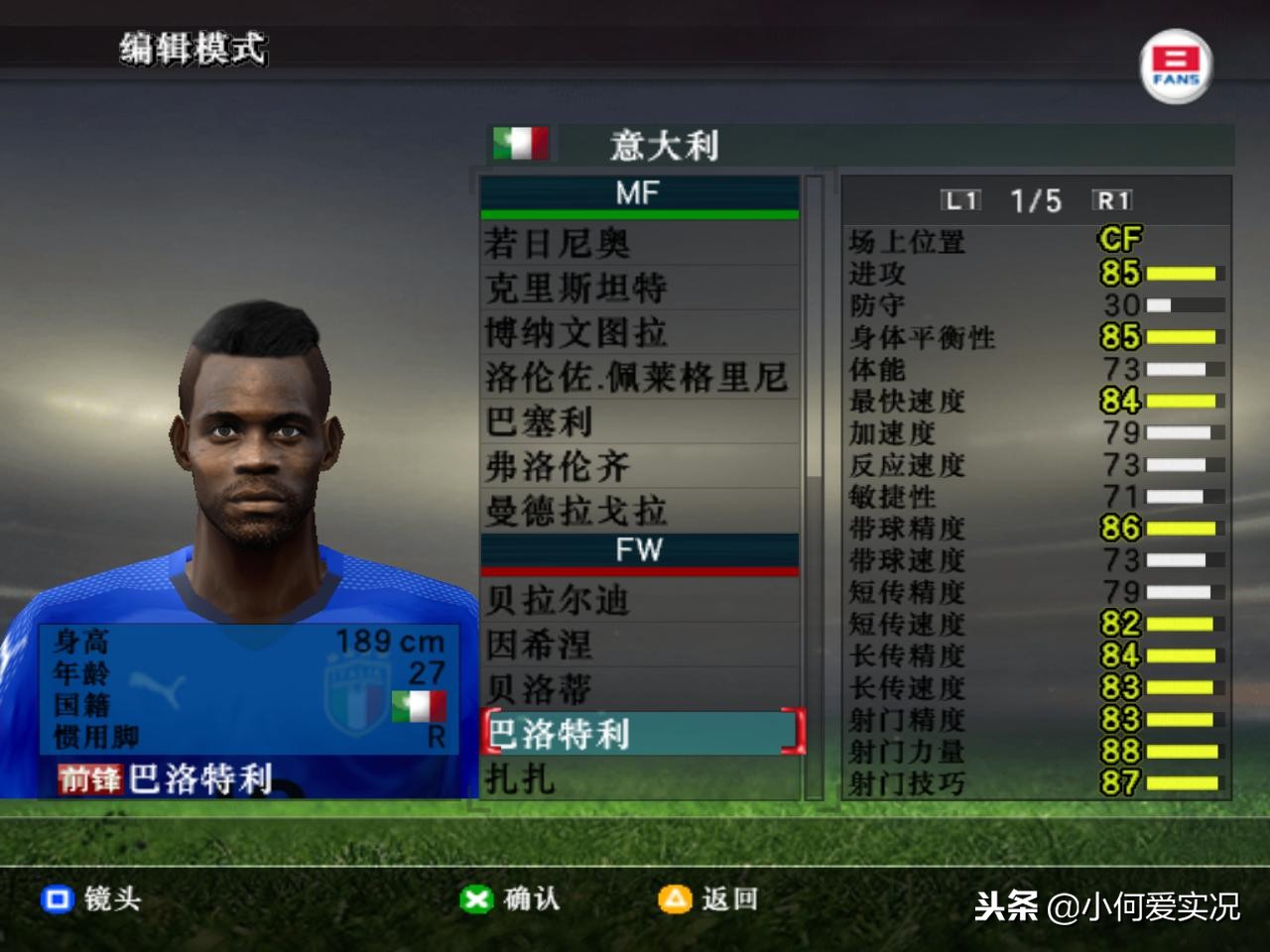Choose 克里斯坦特 in the midfielder list

(639, 288)
